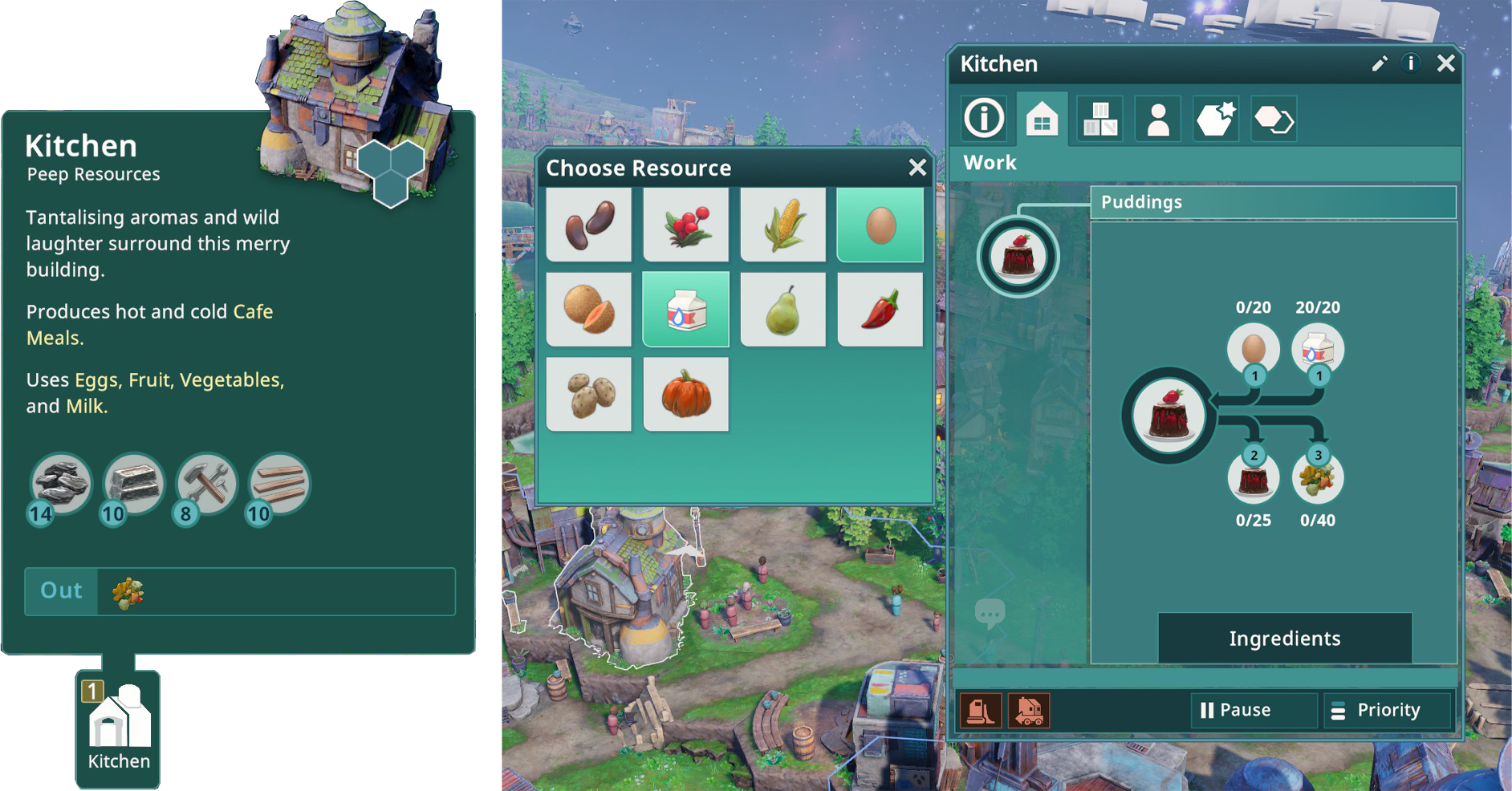Open the Kitchen info tab
Image resolution: width=1512 pixels, height=791 pixels.
click(984, 119)
